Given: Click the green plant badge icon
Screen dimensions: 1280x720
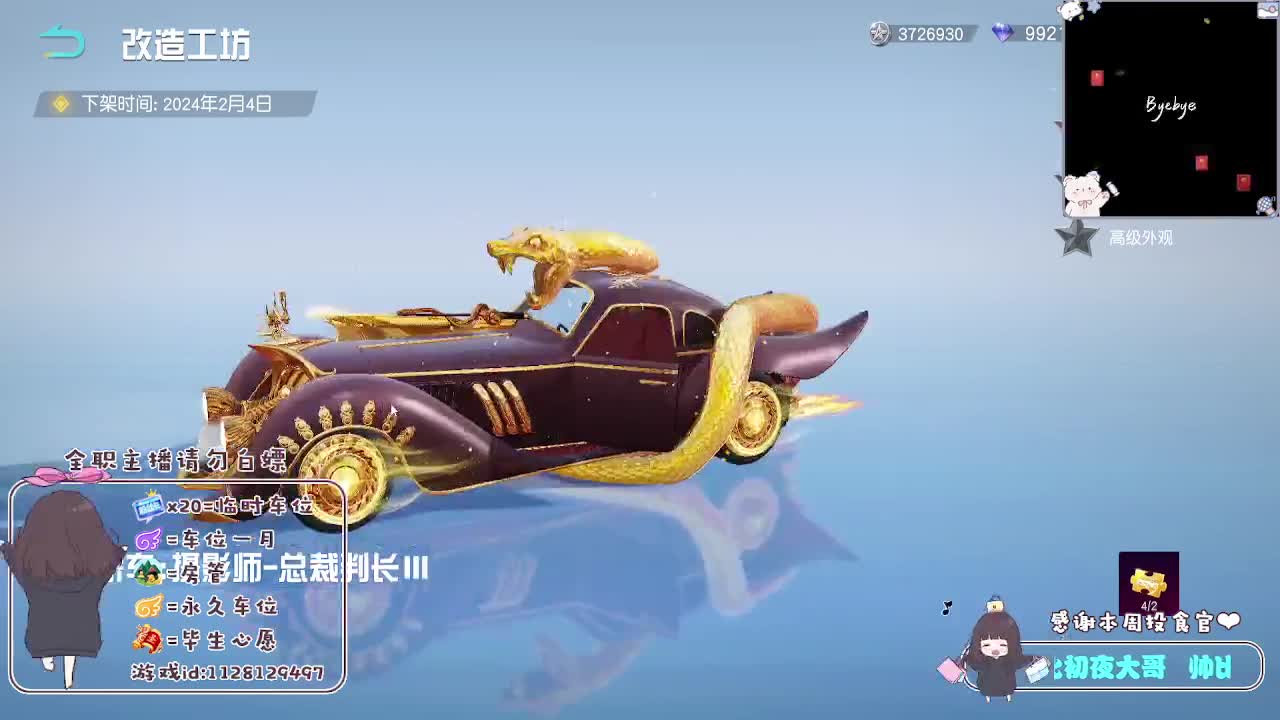Looking at the screenshot, I should (148, 571).
